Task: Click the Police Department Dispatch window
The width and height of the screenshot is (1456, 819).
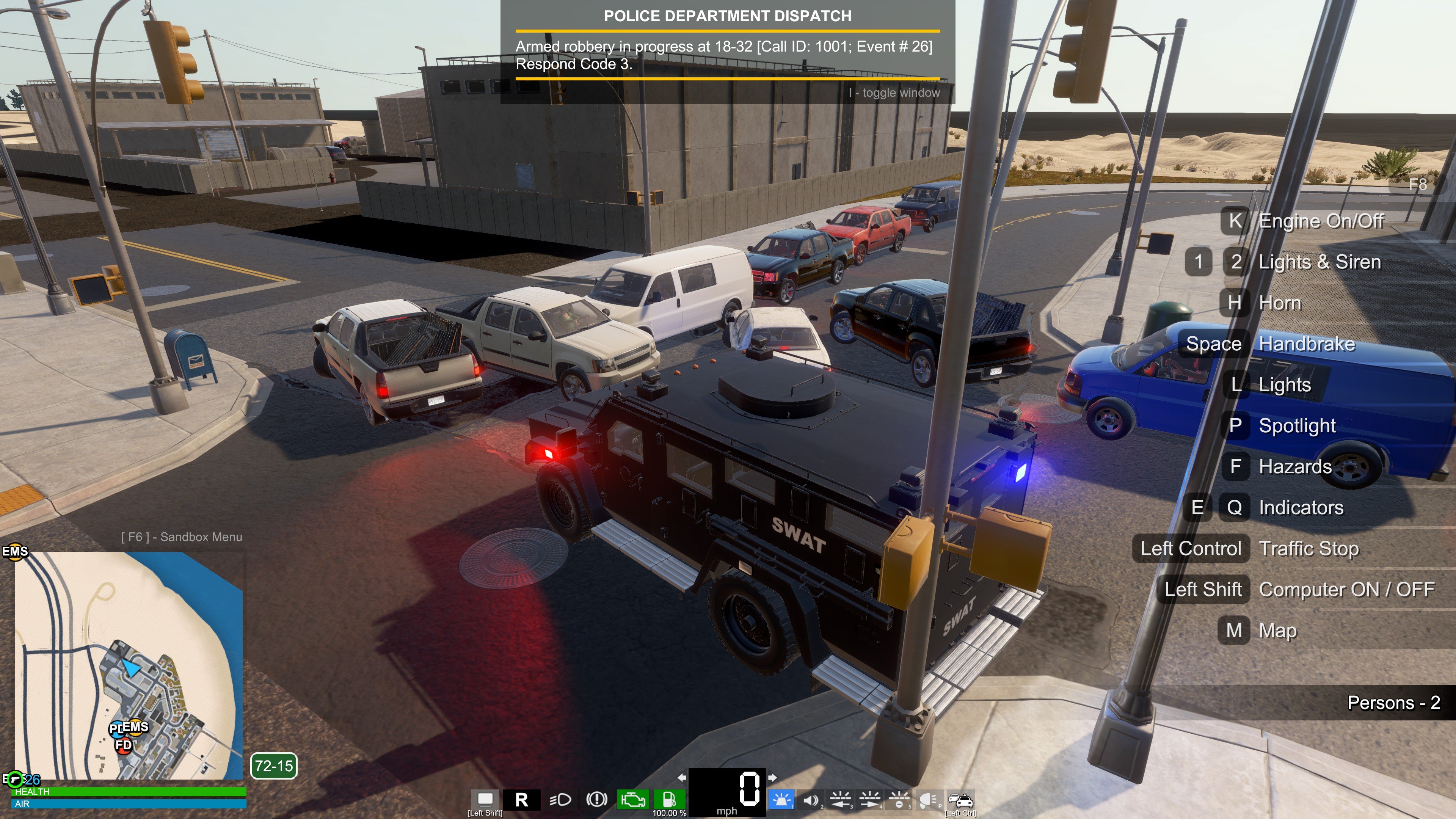Action: pos(728,52)
